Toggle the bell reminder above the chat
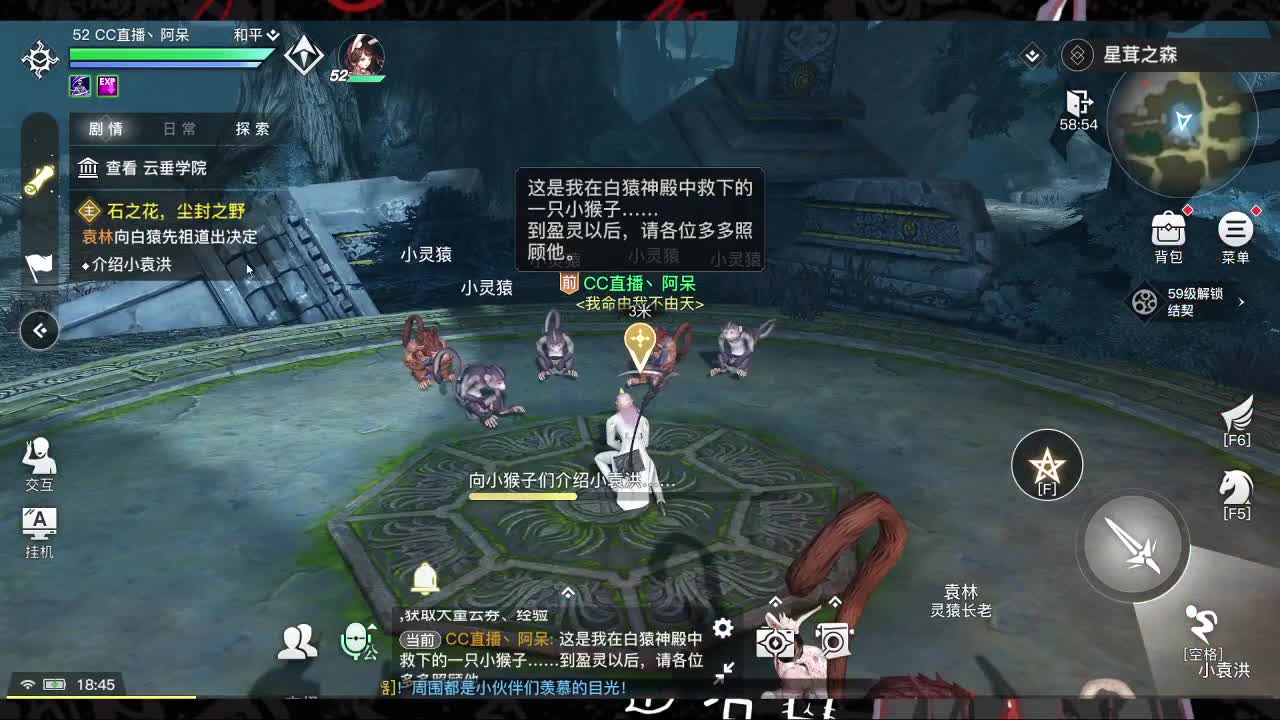1280x720 pixels. click(424, 578)
